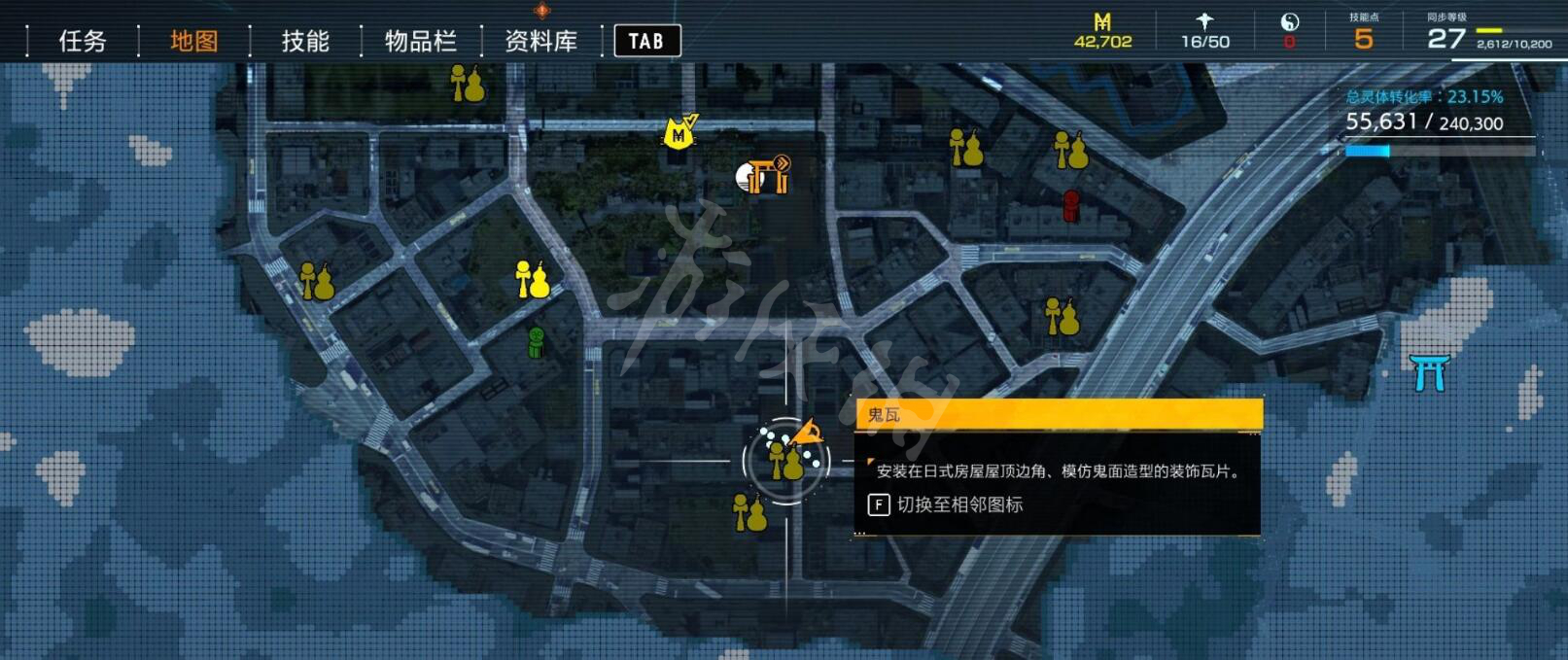Open the 资料库 tab
Viewport: 1568px width, 660px height.
(540, 41)
